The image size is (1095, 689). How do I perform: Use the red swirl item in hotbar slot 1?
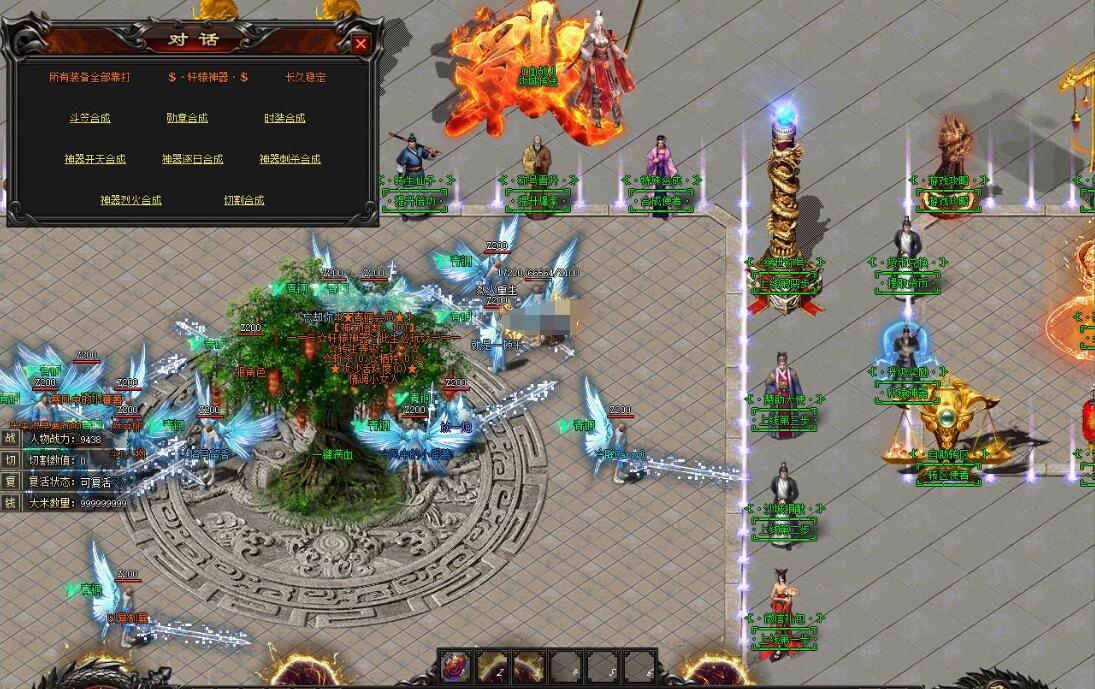(455, 668)
